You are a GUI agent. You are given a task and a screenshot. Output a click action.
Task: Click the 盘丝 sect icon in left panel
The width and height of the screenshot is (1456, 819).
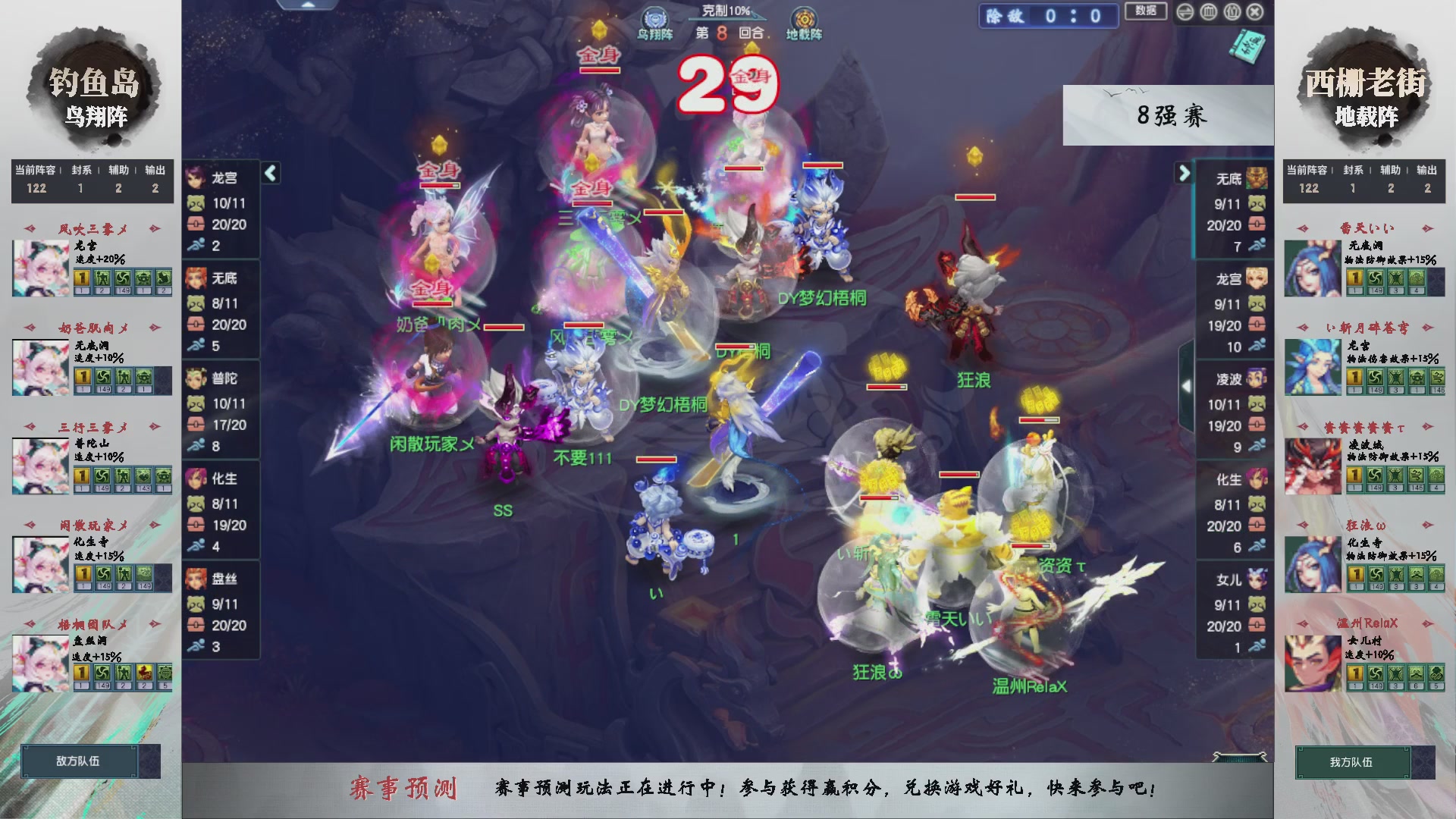pos(197,580)
